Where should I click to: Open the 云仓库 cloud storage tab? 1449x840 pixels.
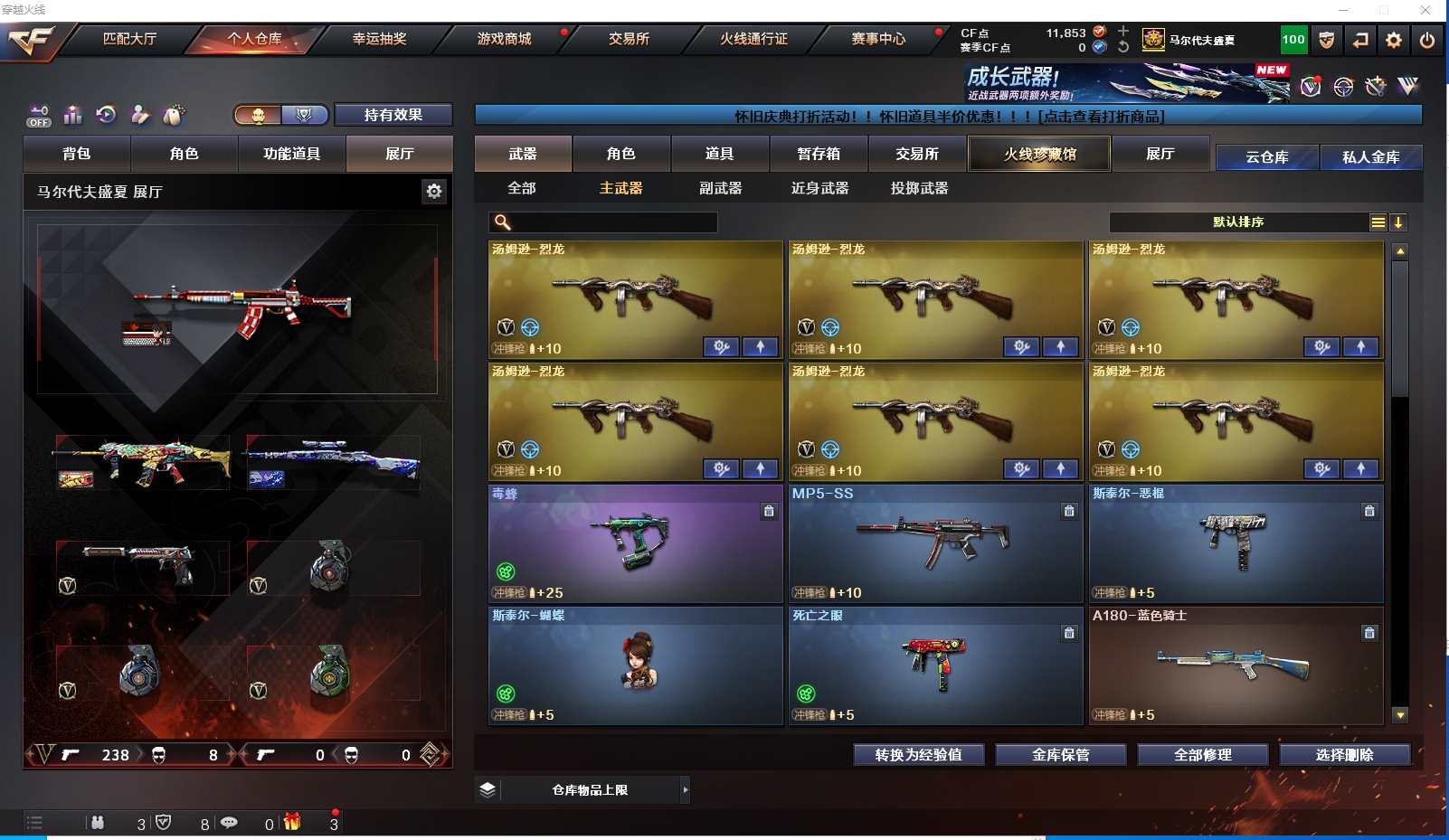tap(1266, 157)
